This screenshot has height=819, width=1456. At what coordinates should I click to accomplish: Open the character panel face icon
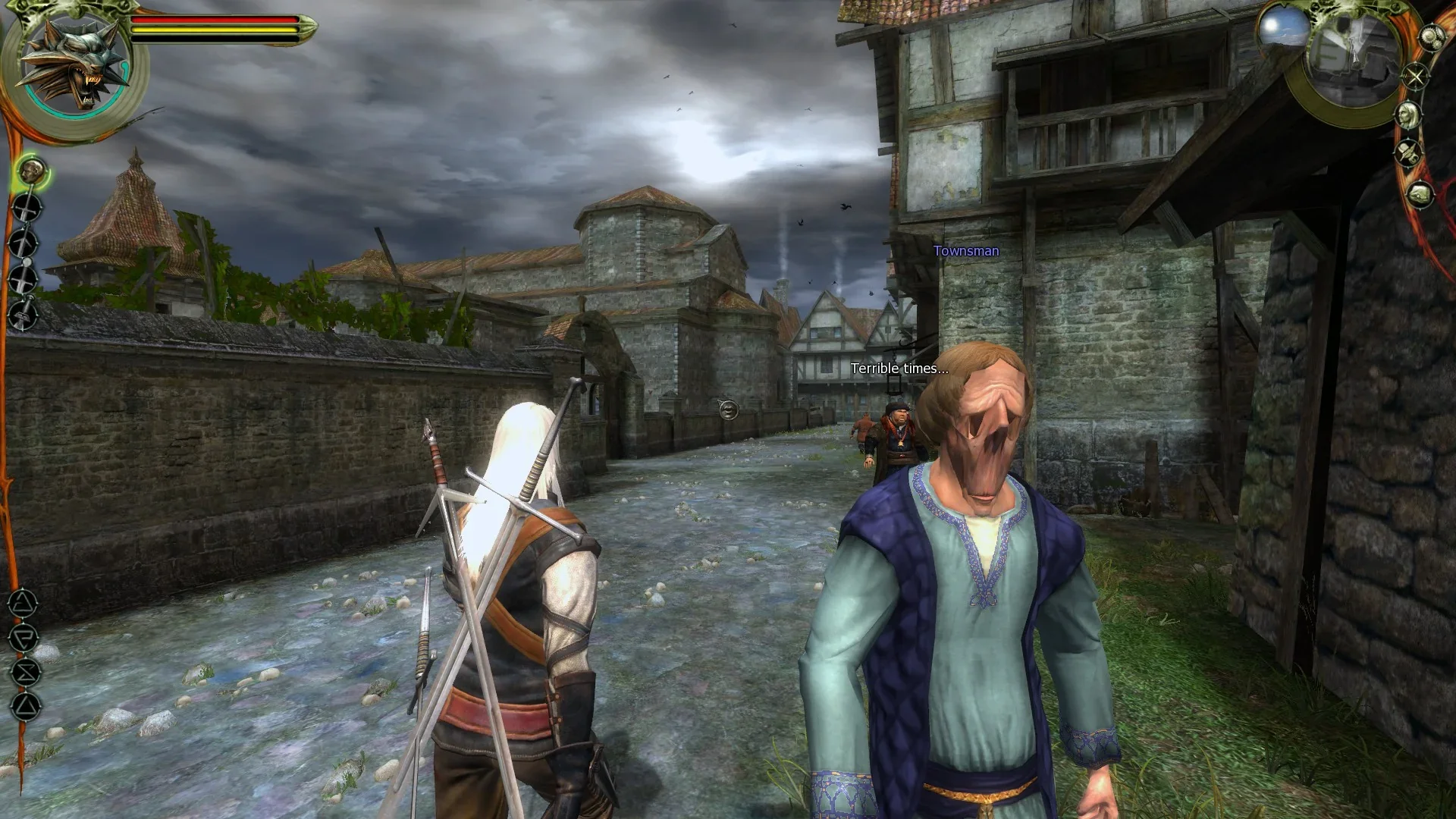pyautogui.click(x=1409, y=115)
